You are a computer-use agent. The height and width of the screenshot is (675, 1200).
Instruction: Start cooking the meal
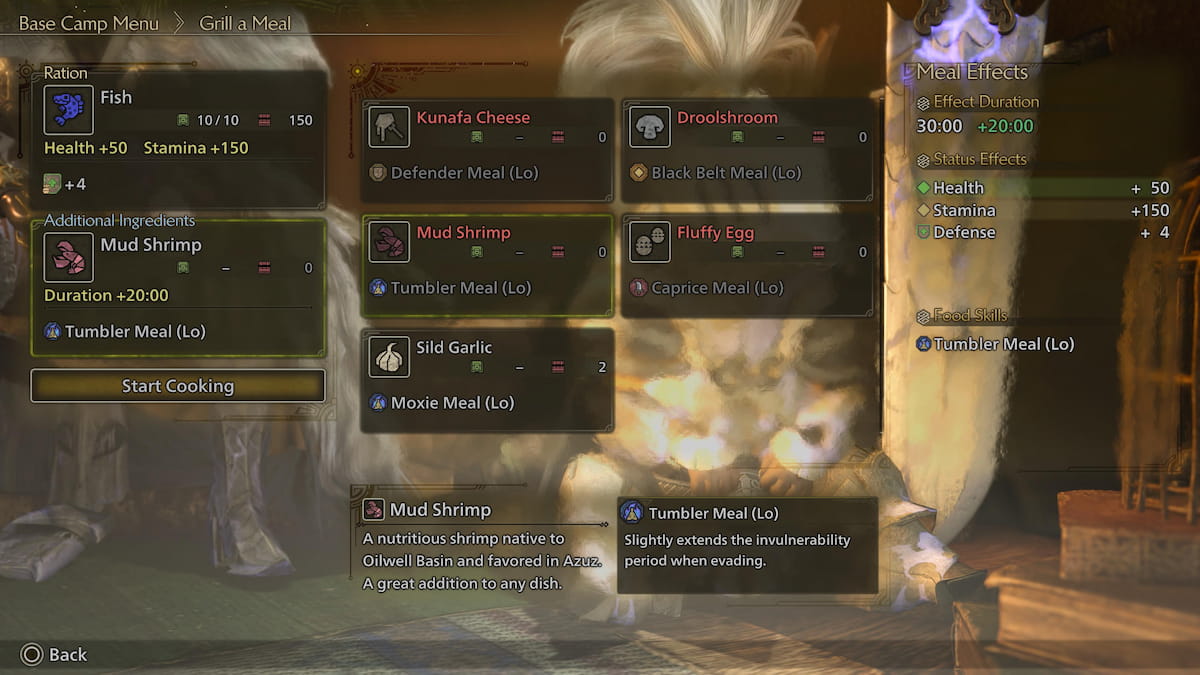(178, 386)
